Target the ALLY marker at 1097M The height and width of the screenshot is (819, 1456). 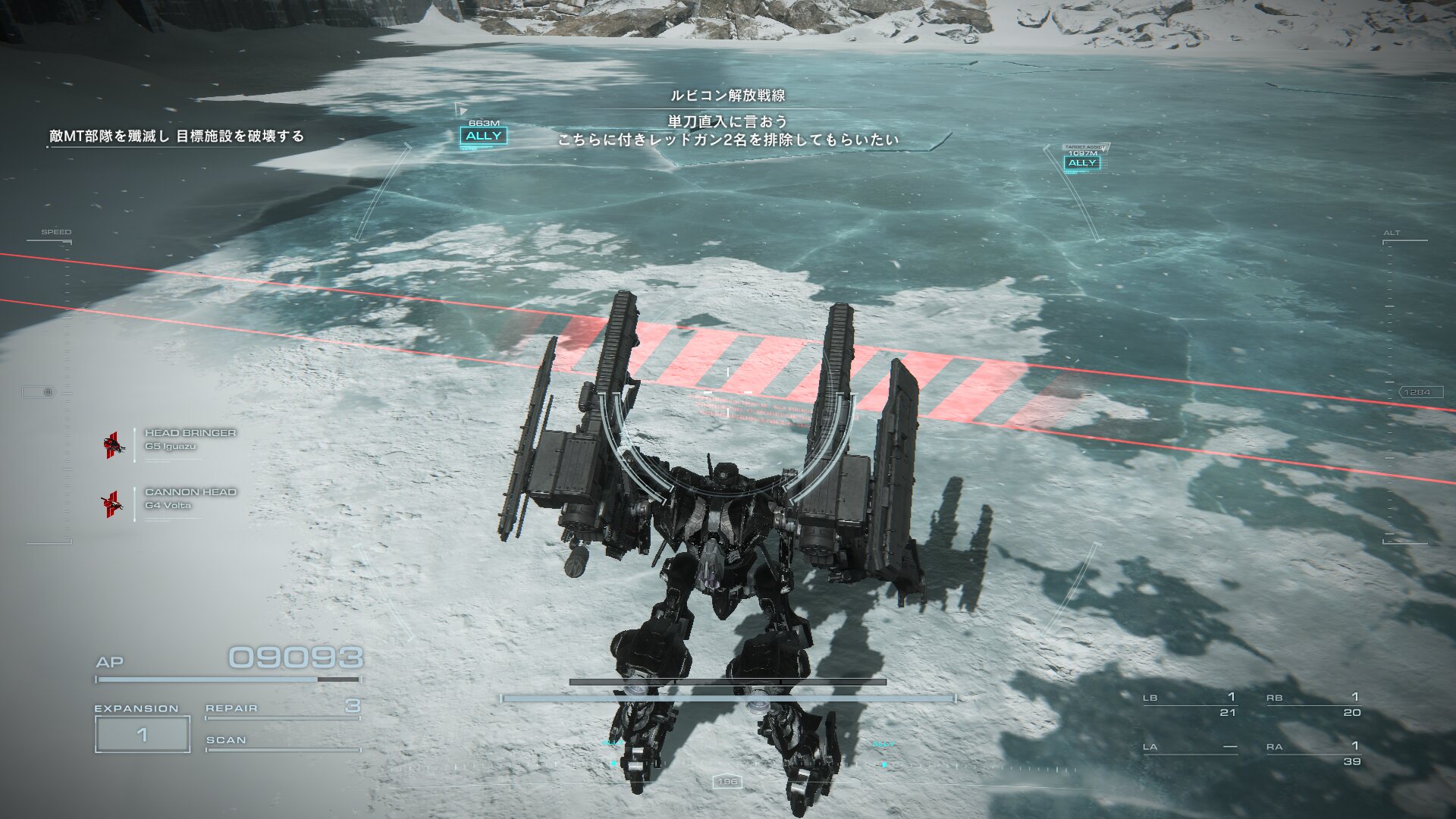tap(1082, 162)
